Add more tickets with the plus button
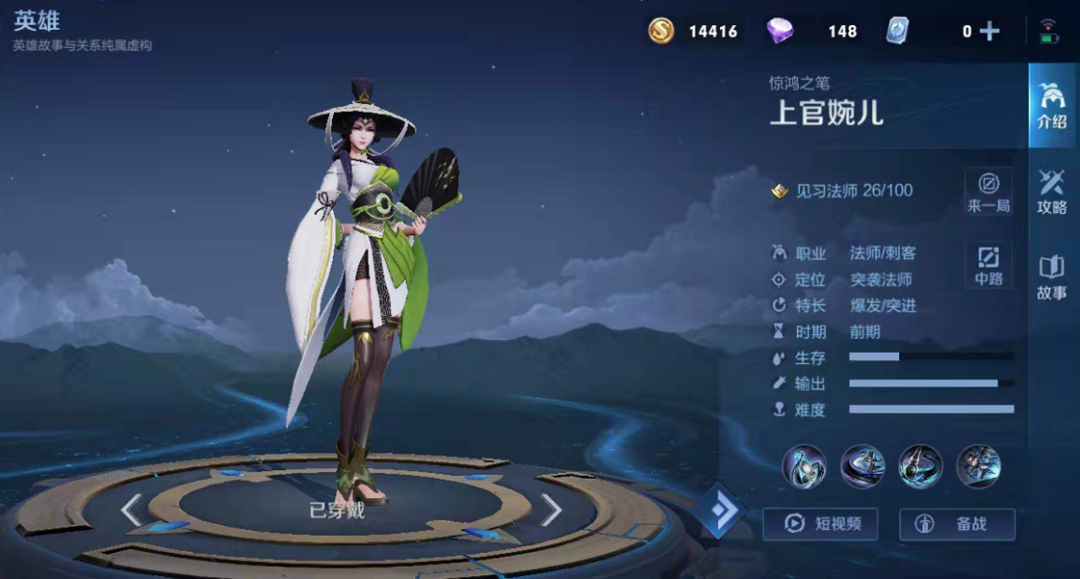 click(x=990, y=31)
